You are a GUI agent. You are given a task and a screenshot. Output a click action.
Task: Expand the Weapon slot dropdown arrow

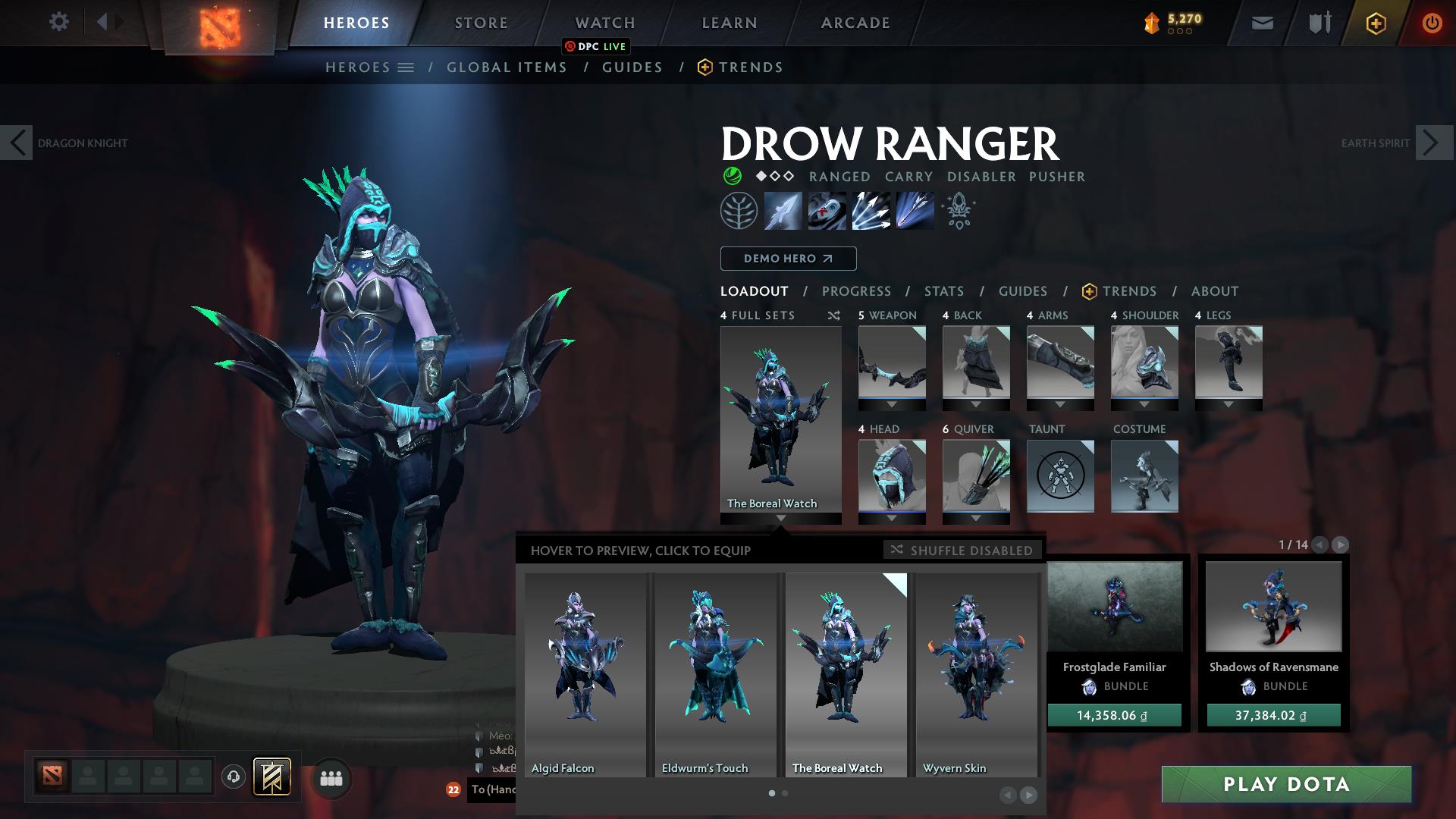[892, 403]
